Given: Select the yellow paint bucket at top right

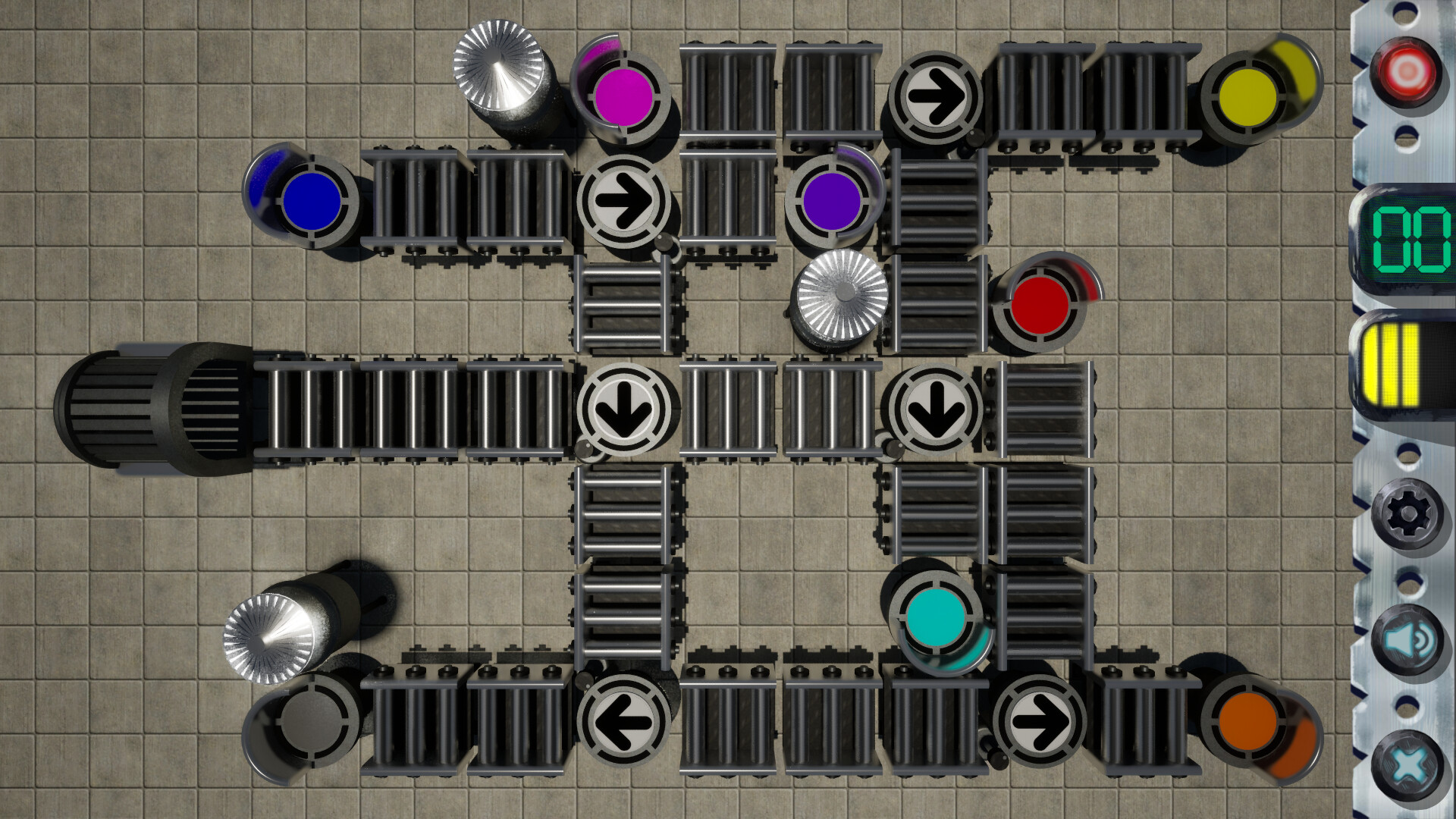Looking at the screenshot, I should pyautogui.click(x=1247, y=95).
